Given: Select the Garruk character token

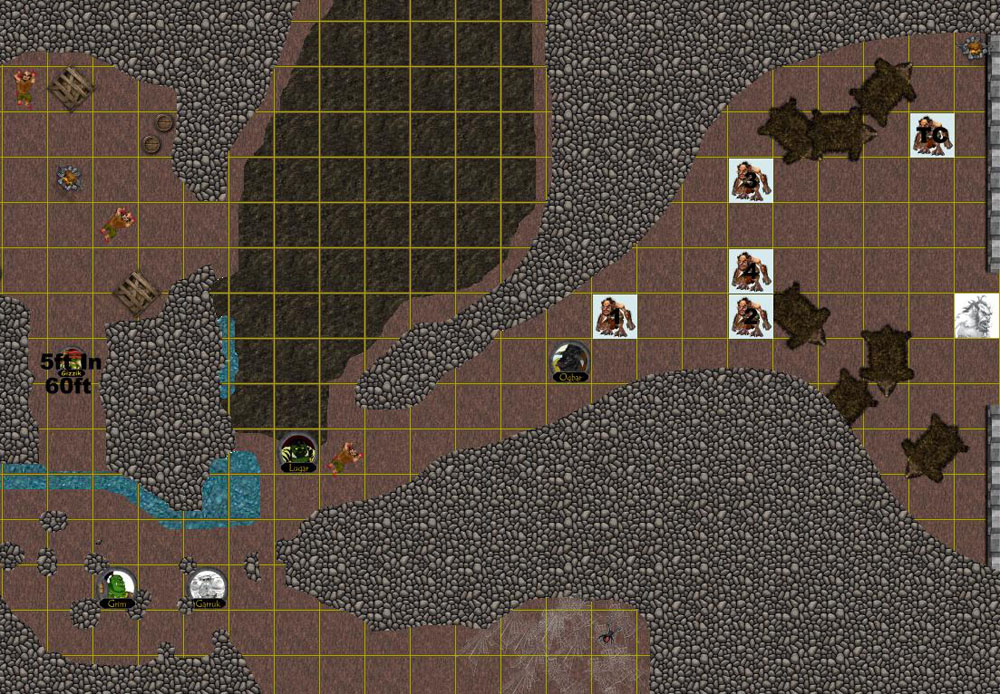Looking at the screenshot, I should [207, 588].
